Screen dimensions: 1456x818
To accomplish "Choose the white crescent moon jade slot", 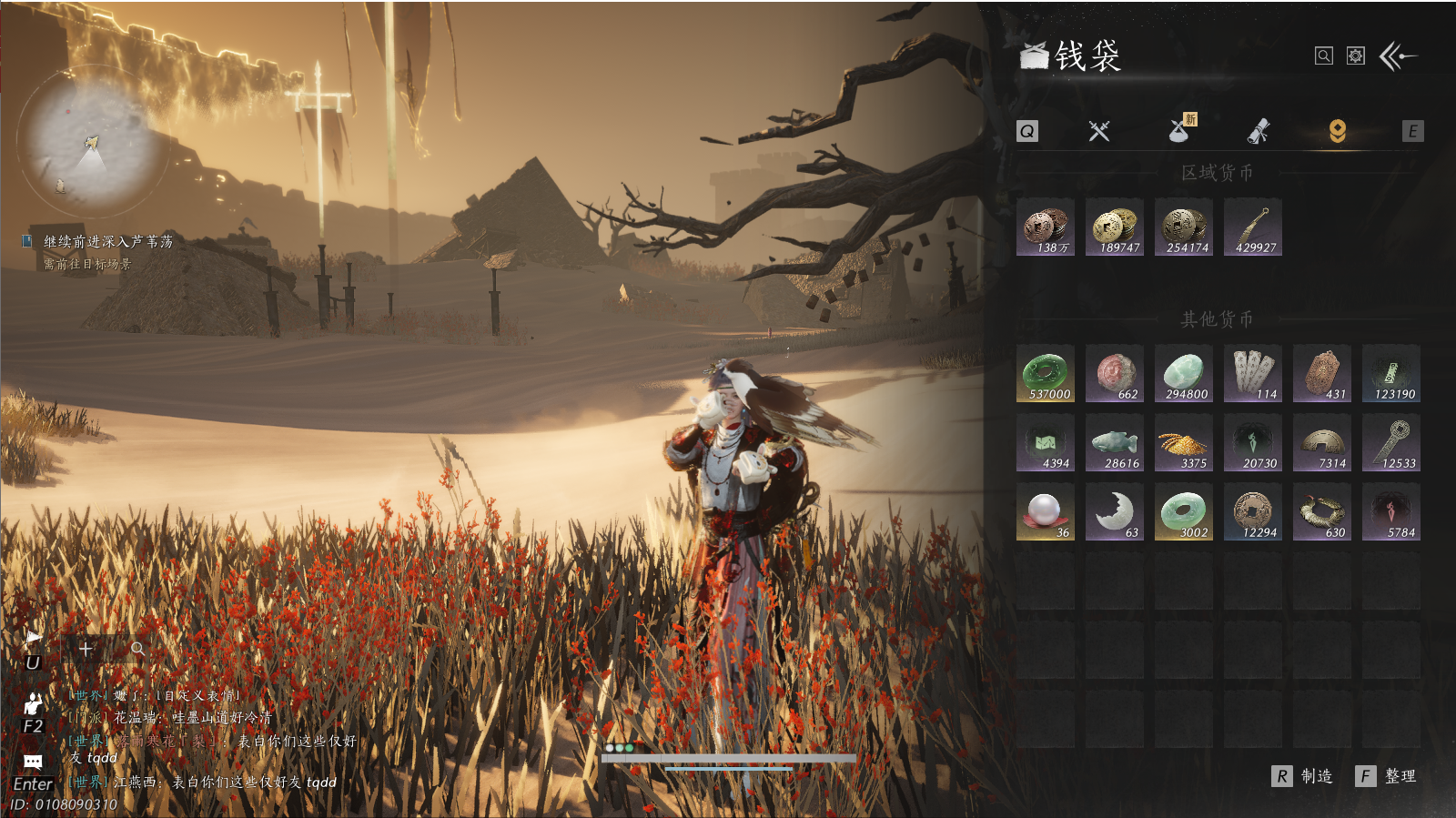I will [1115, 512].
